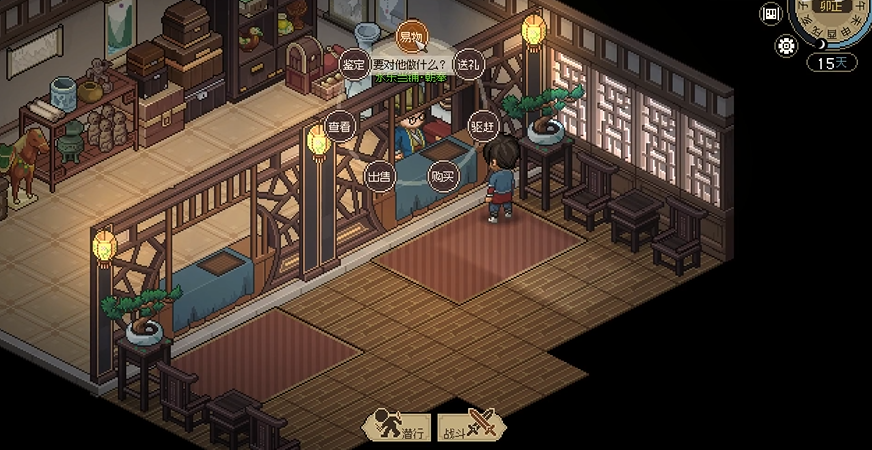Select 鉴定 (appraise) from the radial menu

point(353,64)
